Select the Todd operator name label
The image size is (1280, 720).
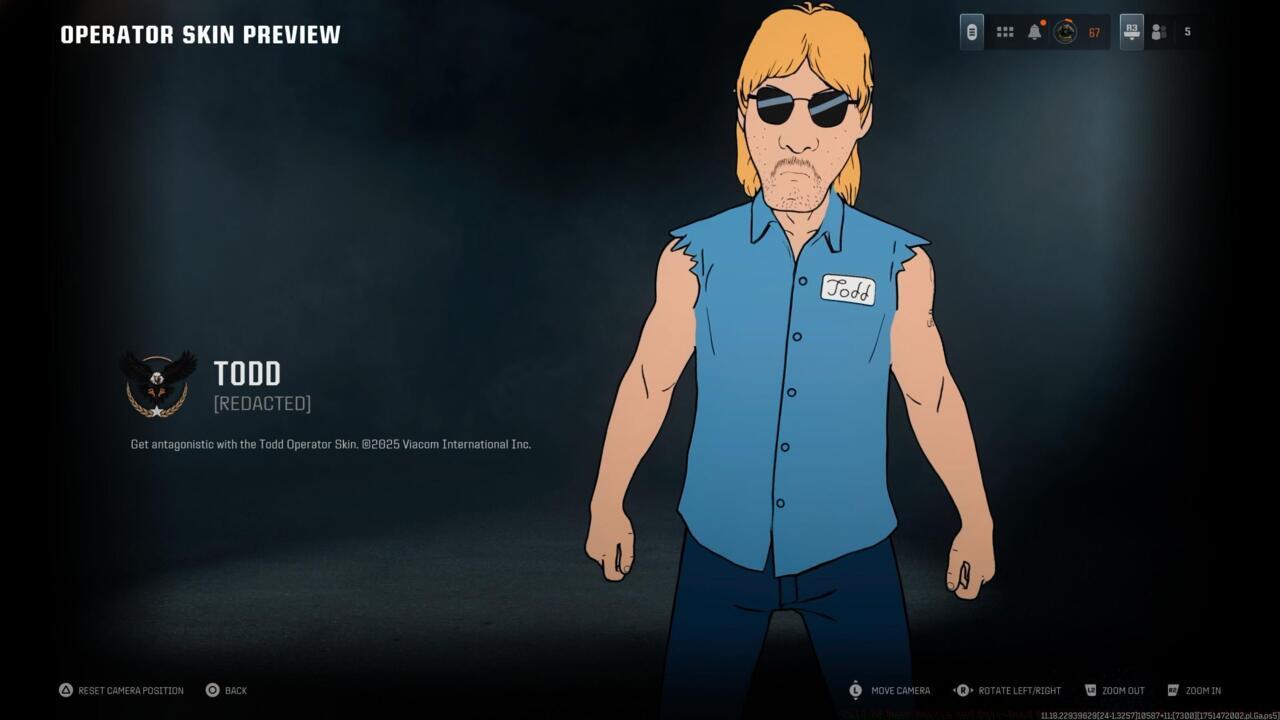click(247, 374)
